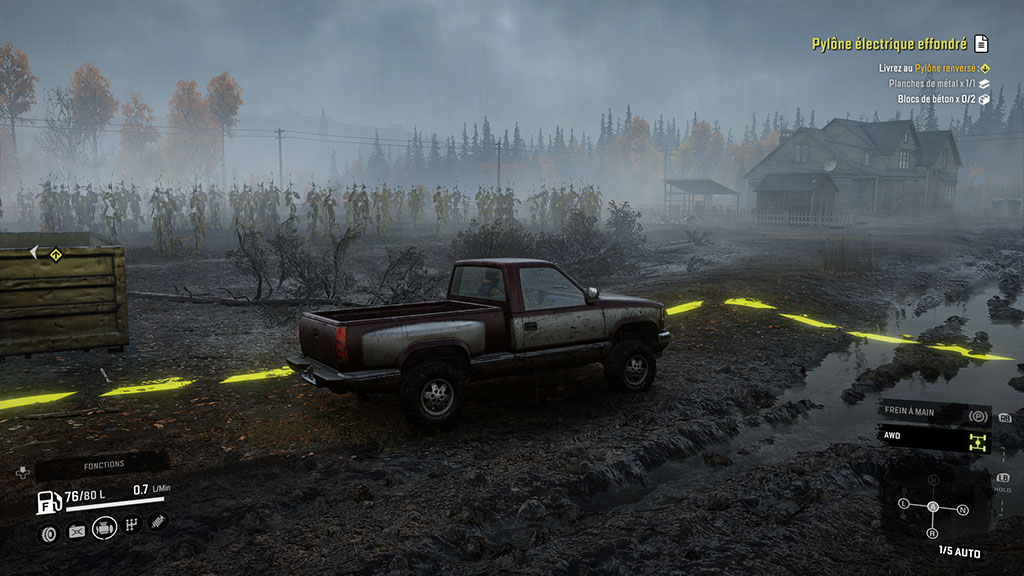Click the yellow waypoint marker above the crate
The width and height of the screenshot is (1024, 576).
[57, 254]
